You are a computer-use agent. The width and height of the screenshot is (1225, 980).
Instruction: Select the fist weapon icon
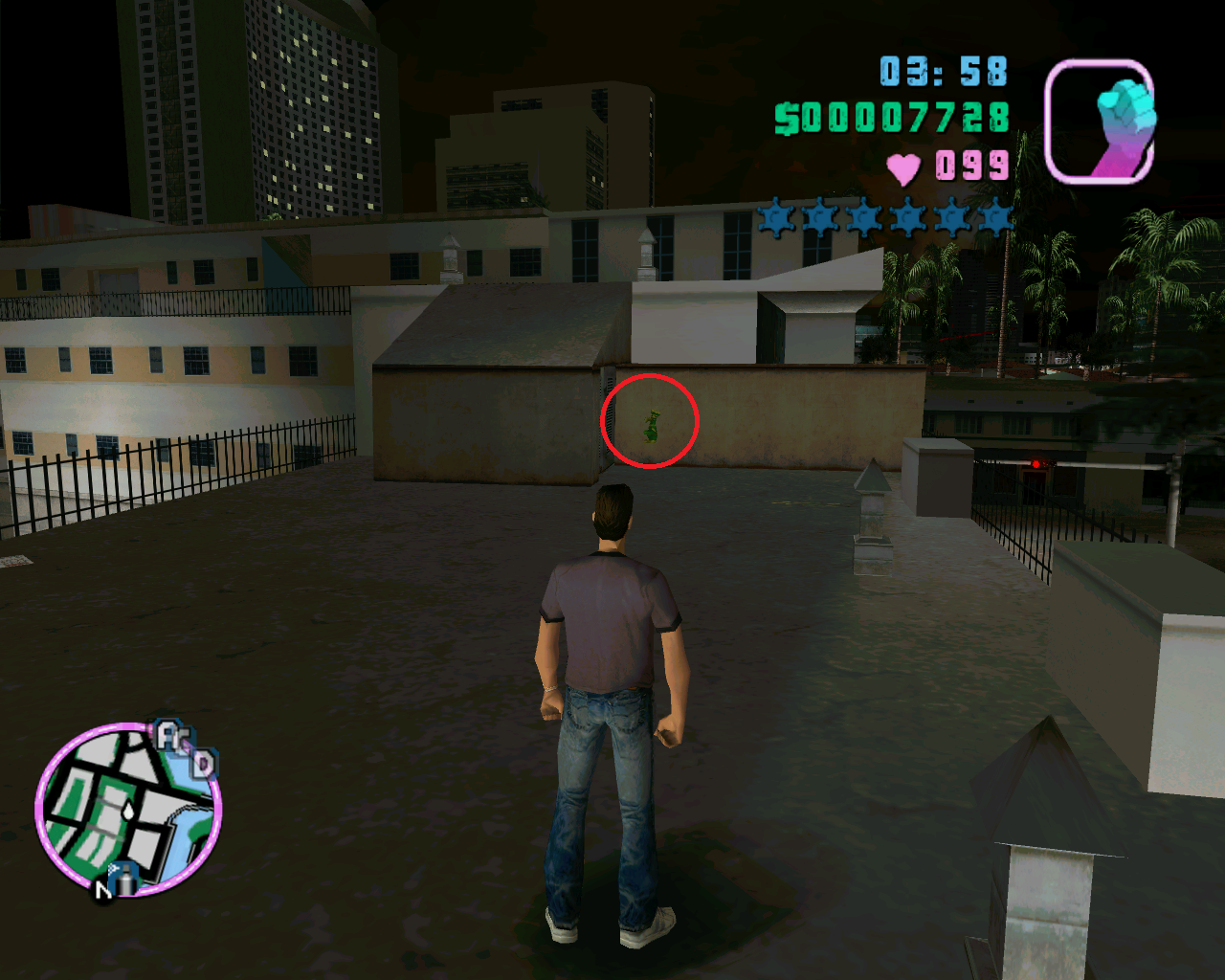[x=1099, y=122]
